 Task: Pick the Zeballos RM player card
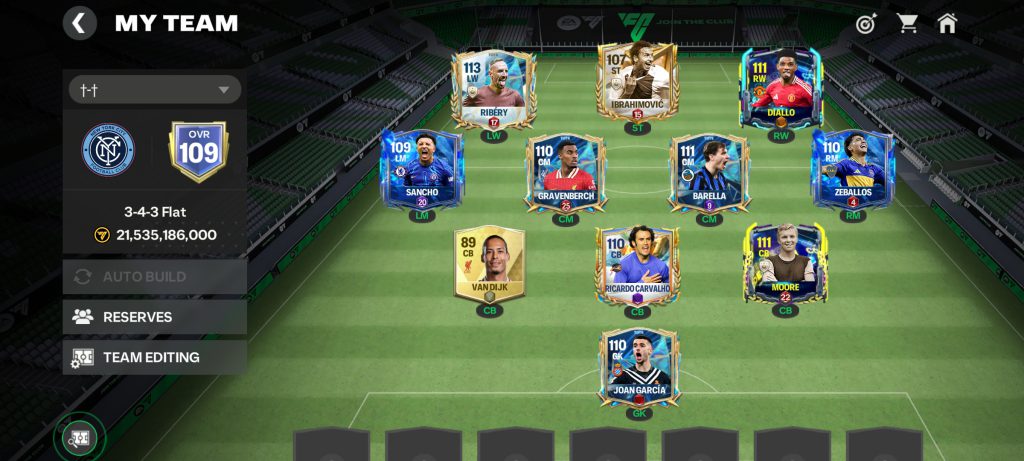852,168
